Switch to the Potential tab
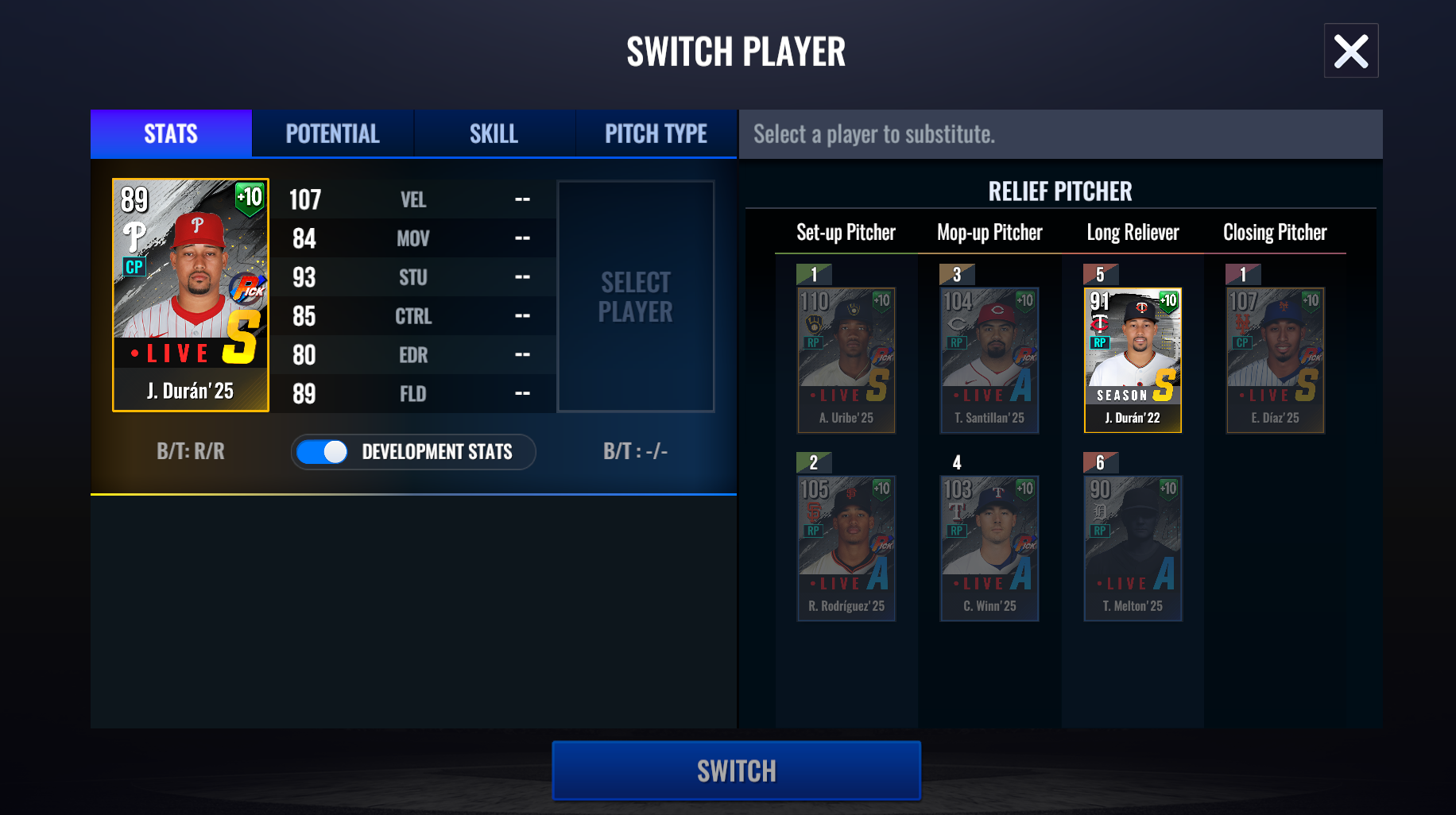The height and width of the screenshot is (815, 1456). [332, 133]
